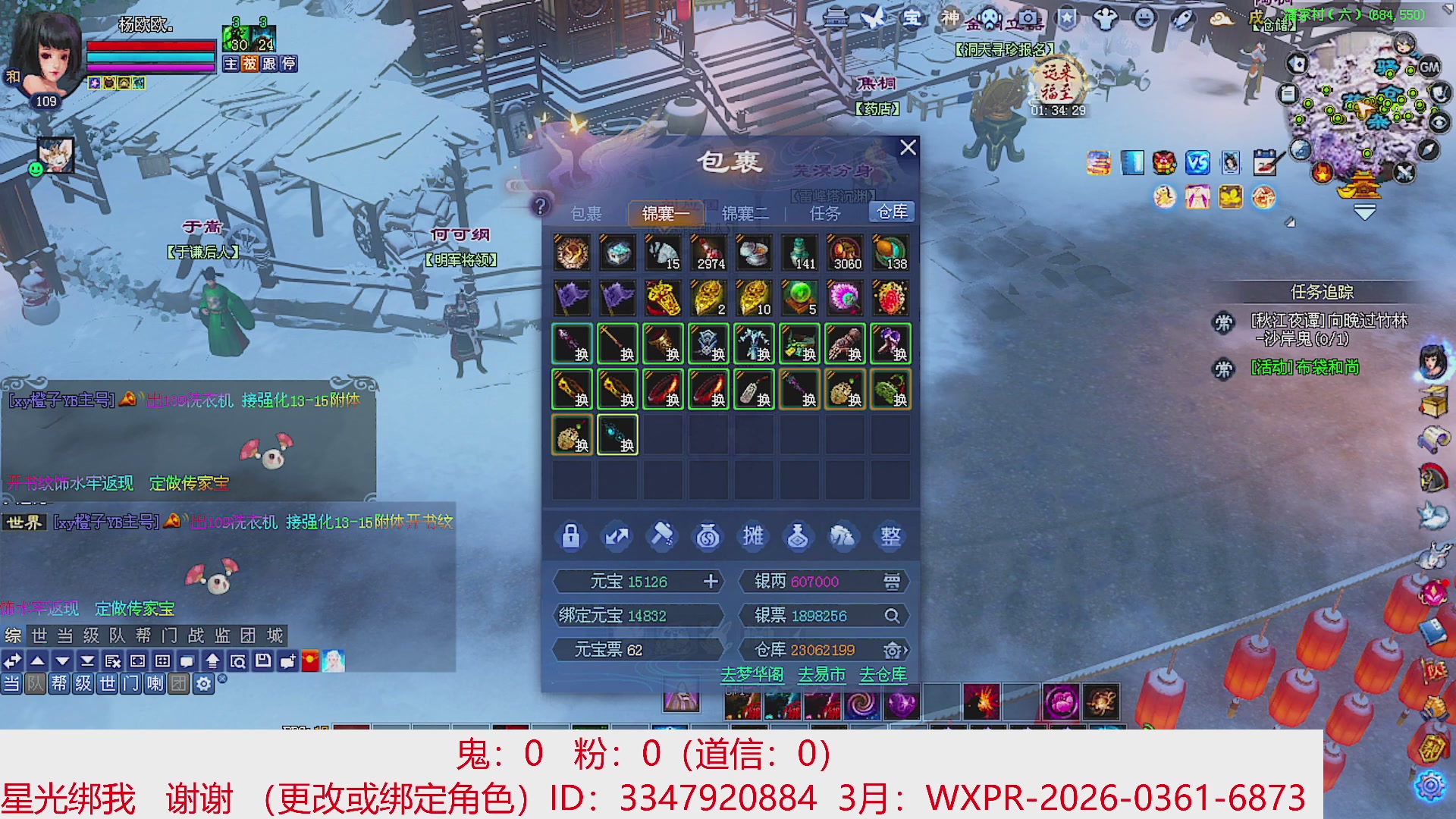Open the 任务 tab in the bag window

pos(827,212)
